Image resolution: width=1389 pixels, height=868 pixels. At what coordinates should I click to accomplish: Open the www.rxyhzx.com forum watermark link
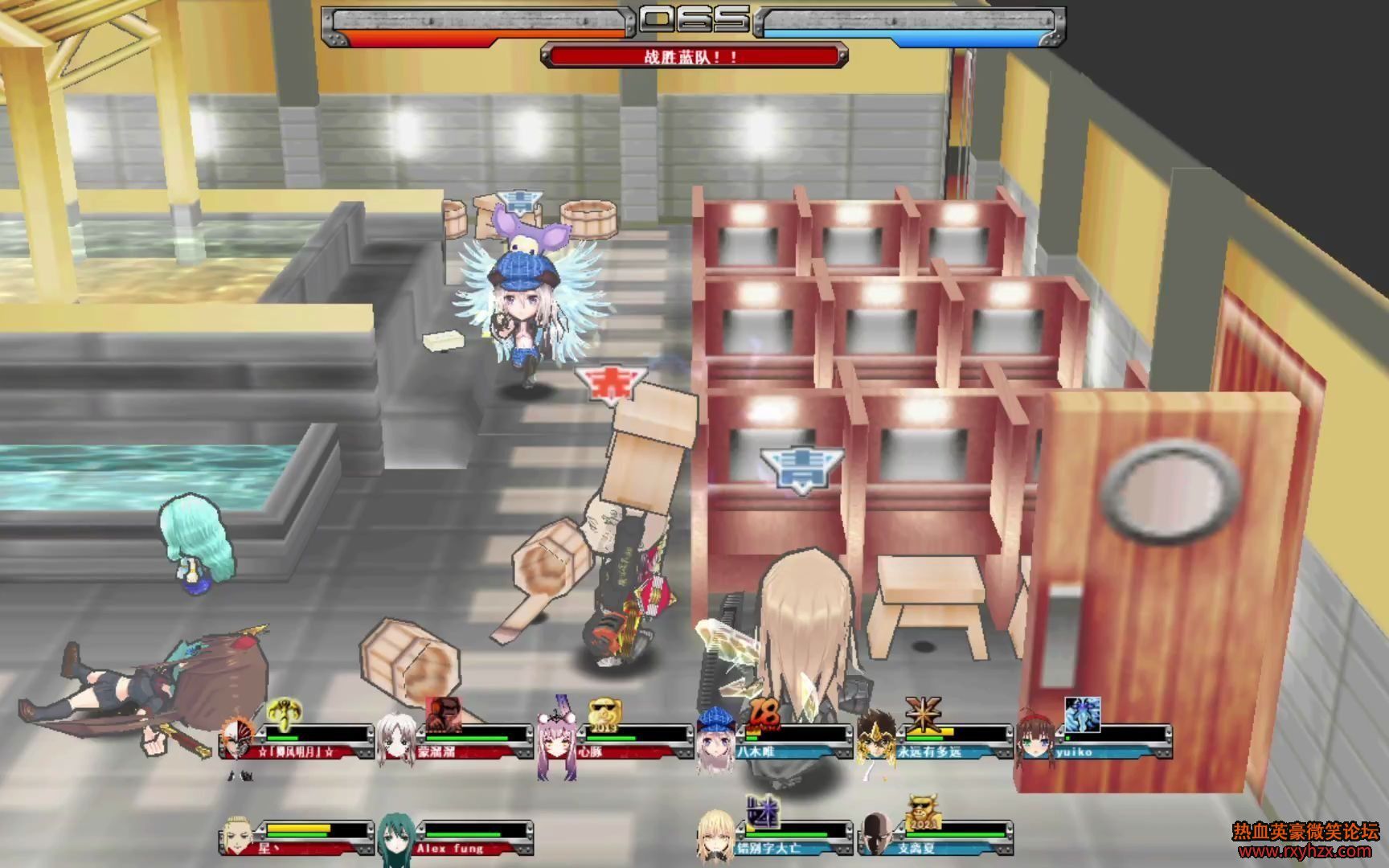click(1305, 851)
